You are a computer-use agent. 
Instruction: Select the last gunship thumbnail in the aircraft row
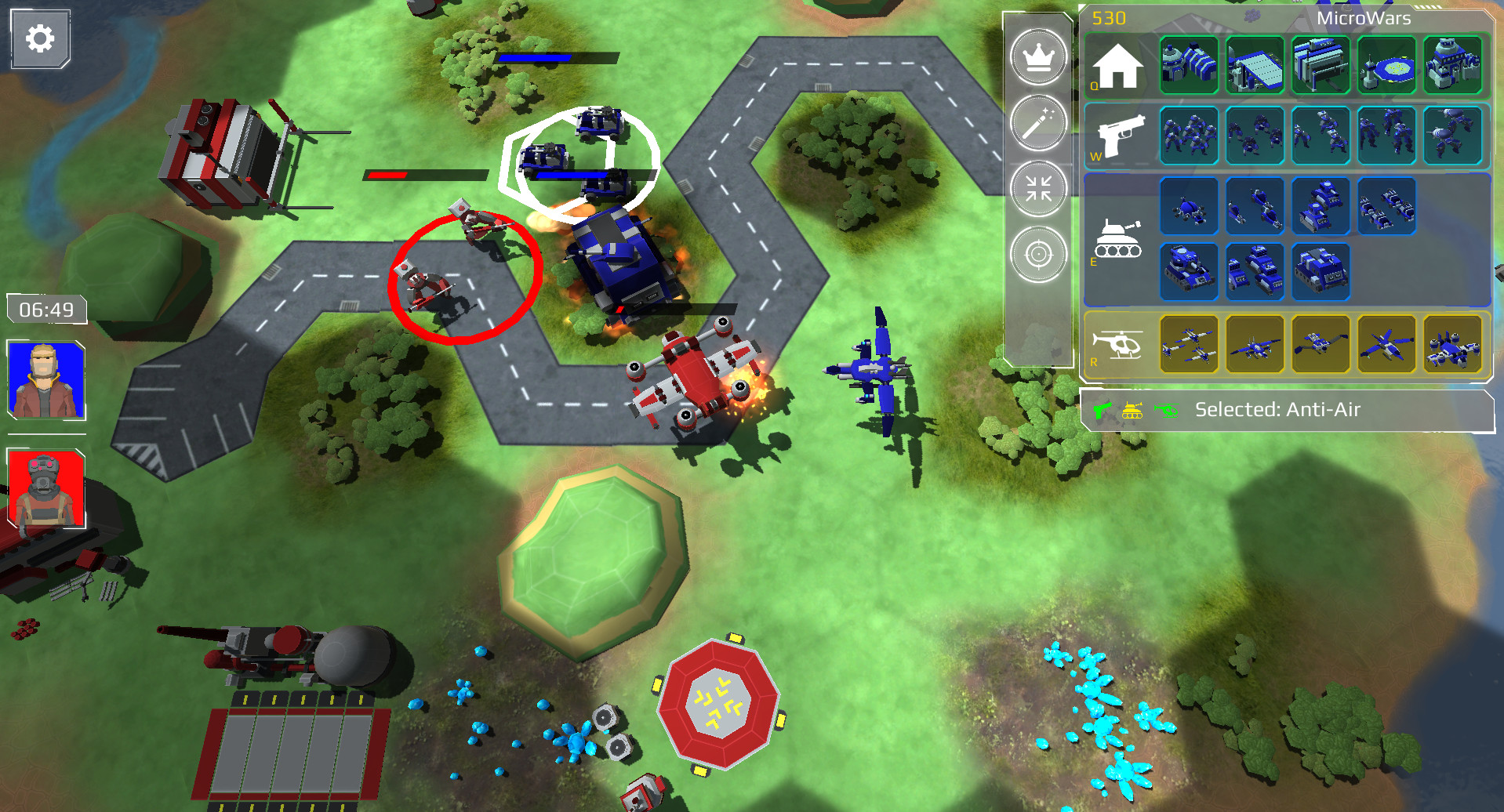point(1456,345)
